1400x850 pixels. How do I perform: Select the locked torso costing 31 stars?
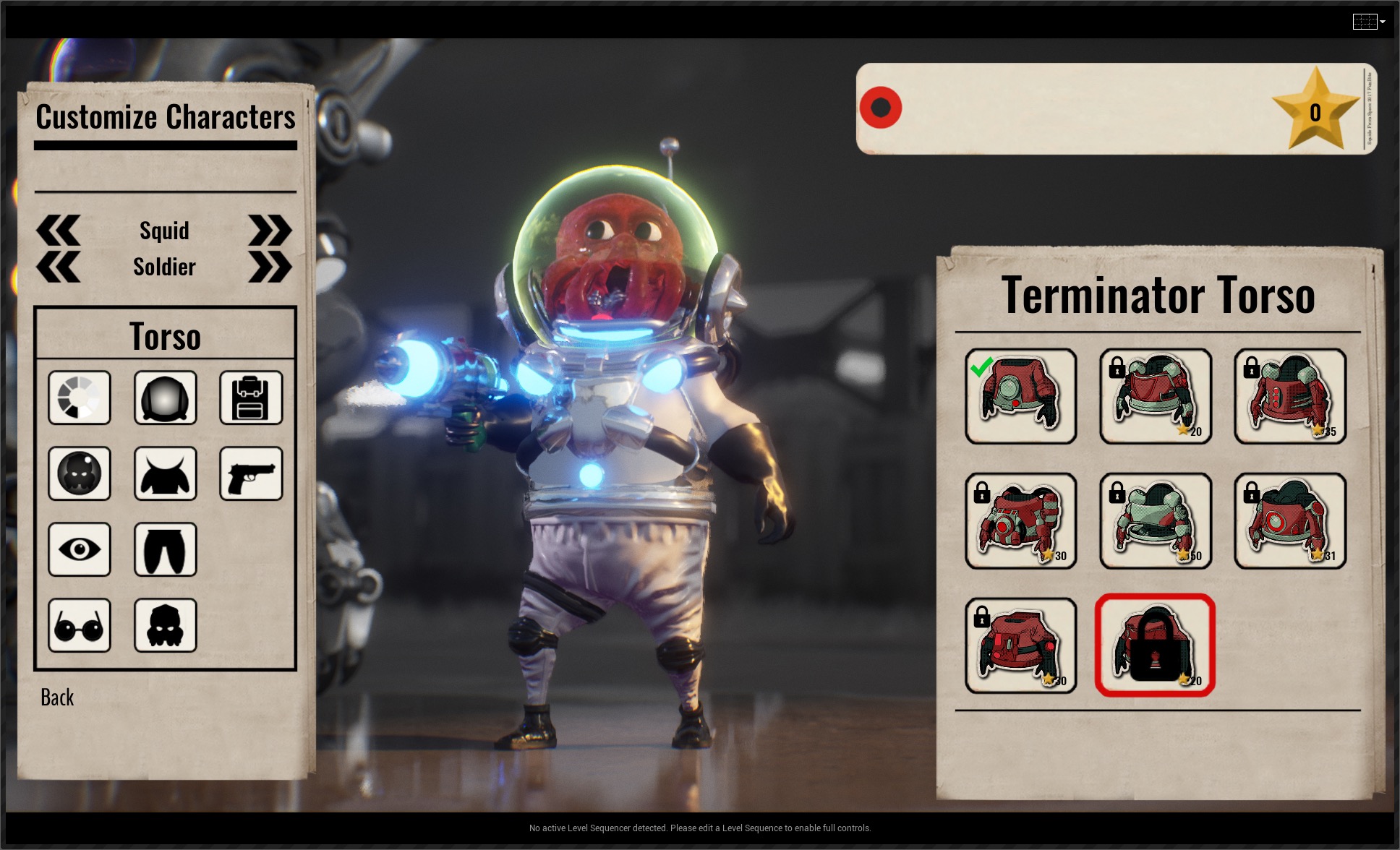1290,520
